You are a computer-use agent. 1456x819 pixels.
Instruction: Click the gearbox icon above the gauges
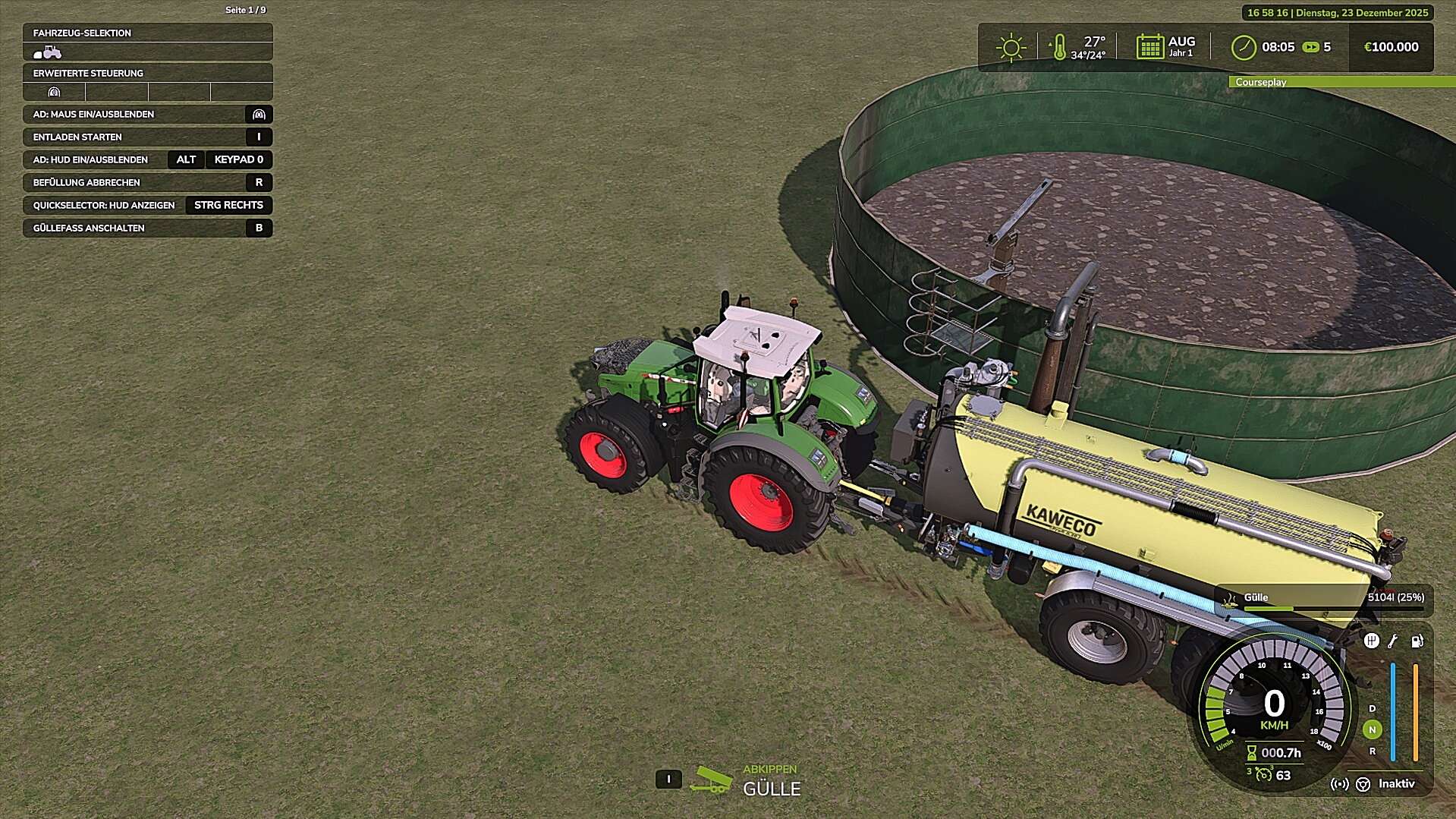coord(1371,641)
